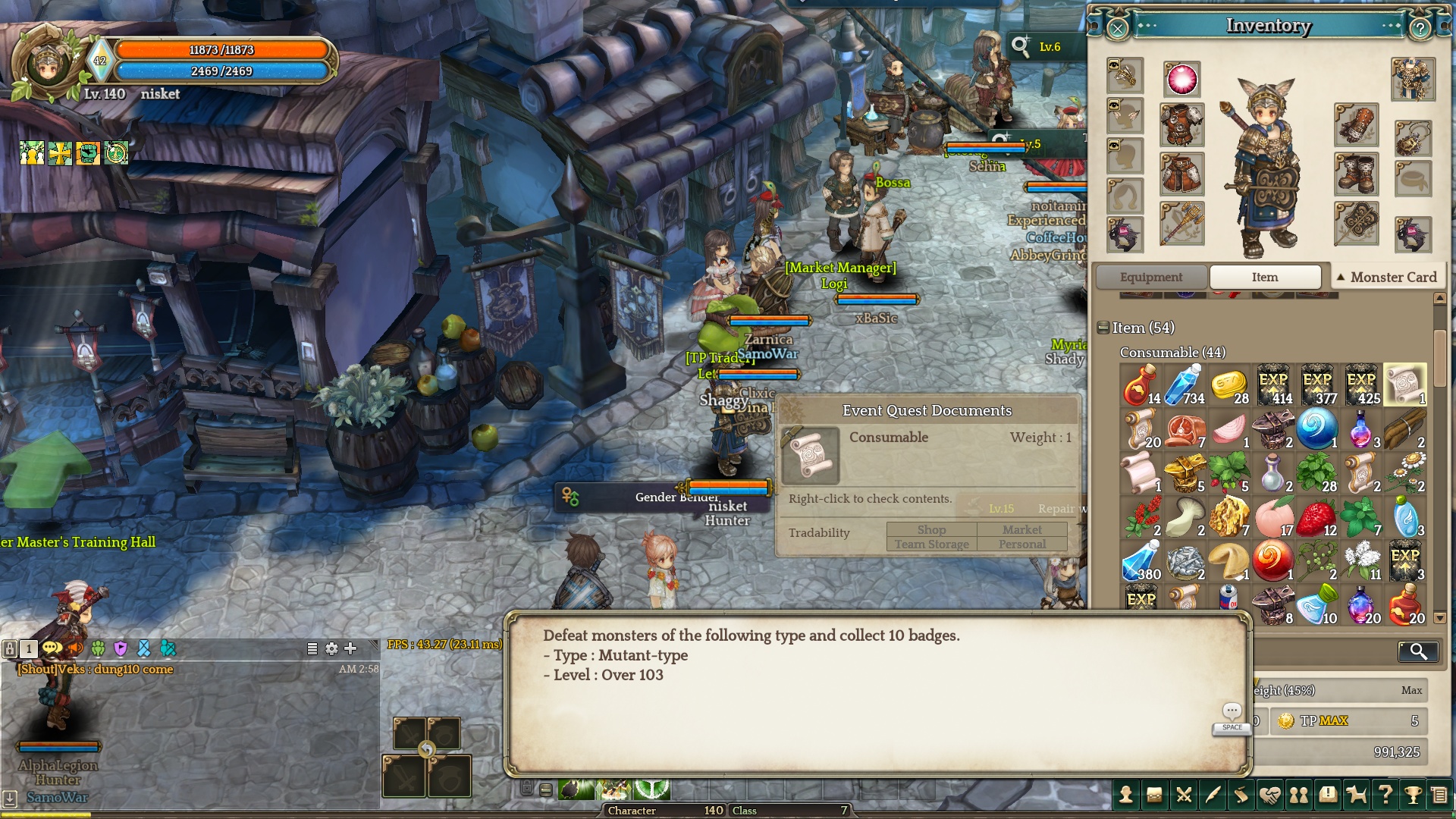Viewport: 1456px width, 819px height.
Task: Open chat settings gear icon
Action: click(x=331, y=648)
